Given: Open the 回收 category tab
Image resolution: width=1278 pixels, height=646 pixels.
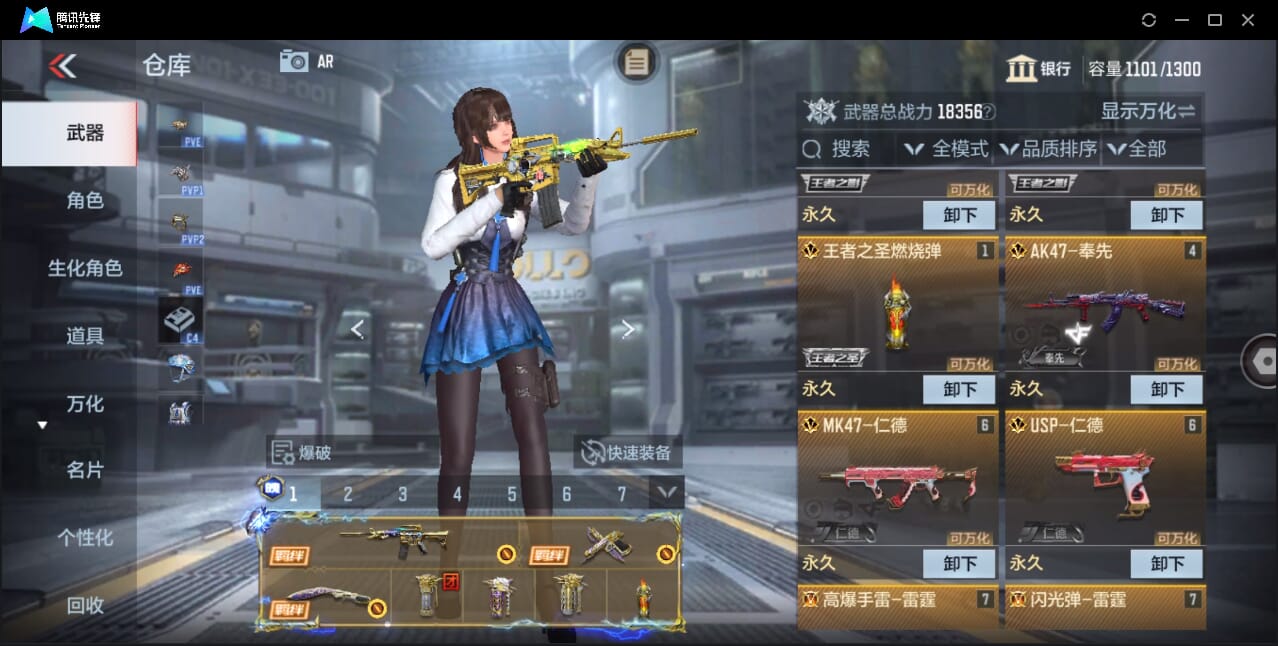Looking at the screenshot, I should tap(85, 605).
